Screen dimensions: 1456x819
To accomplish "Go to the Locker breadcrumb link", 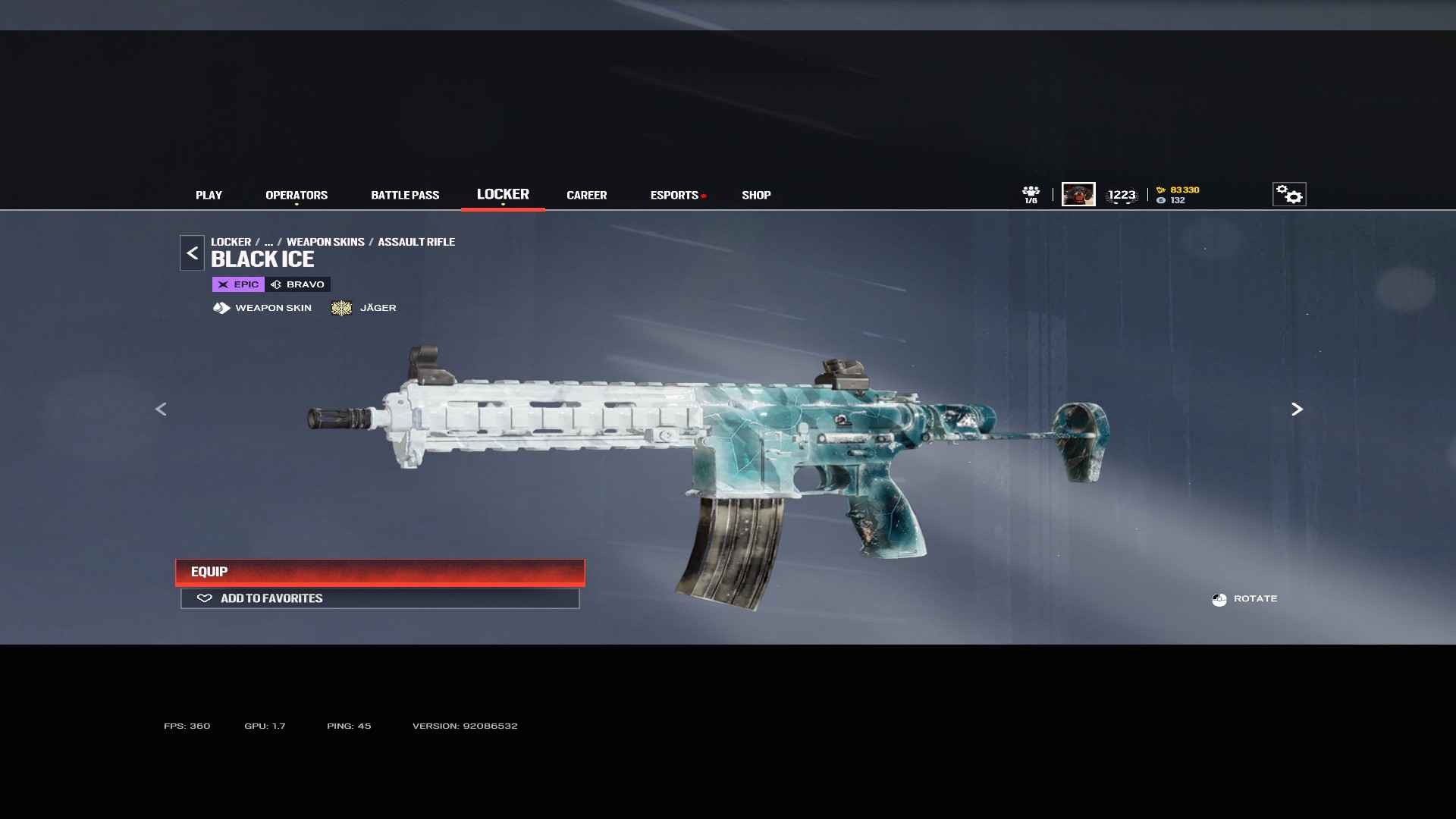I will [231, 242].
